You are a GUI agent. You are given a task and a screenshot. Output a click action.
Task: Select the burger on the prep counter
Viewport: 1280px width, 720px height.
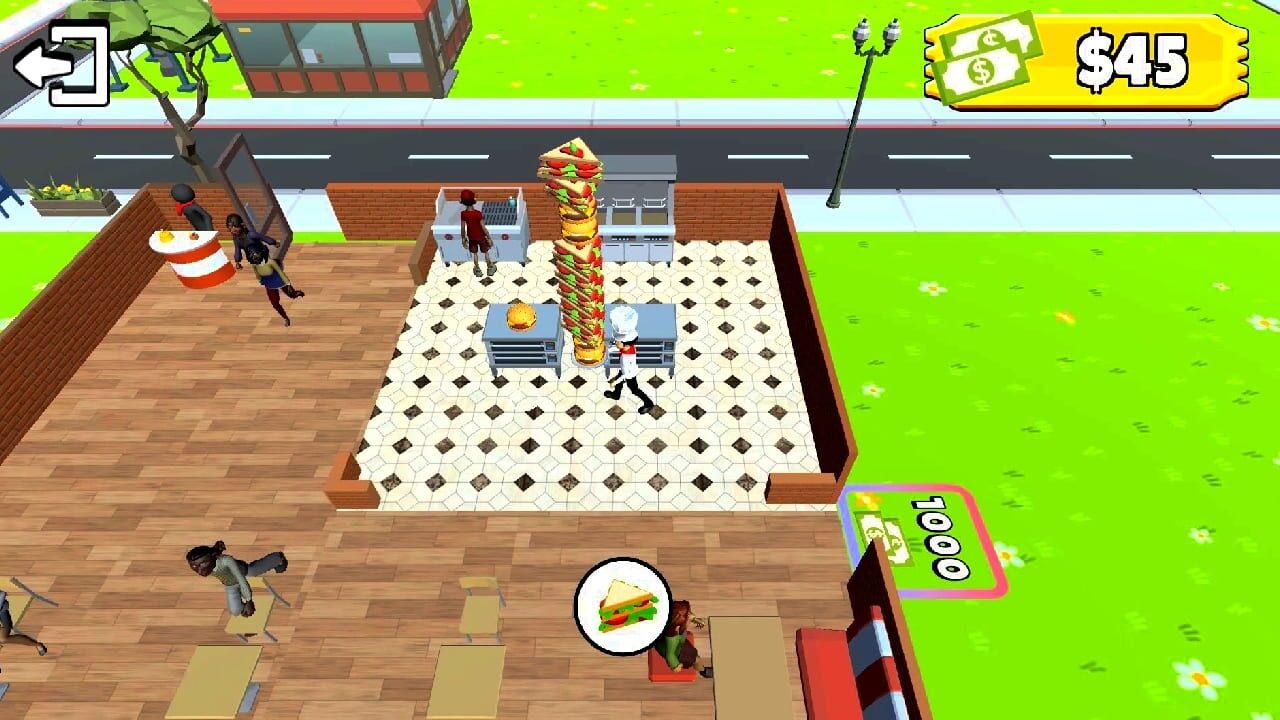pos(521,315)
